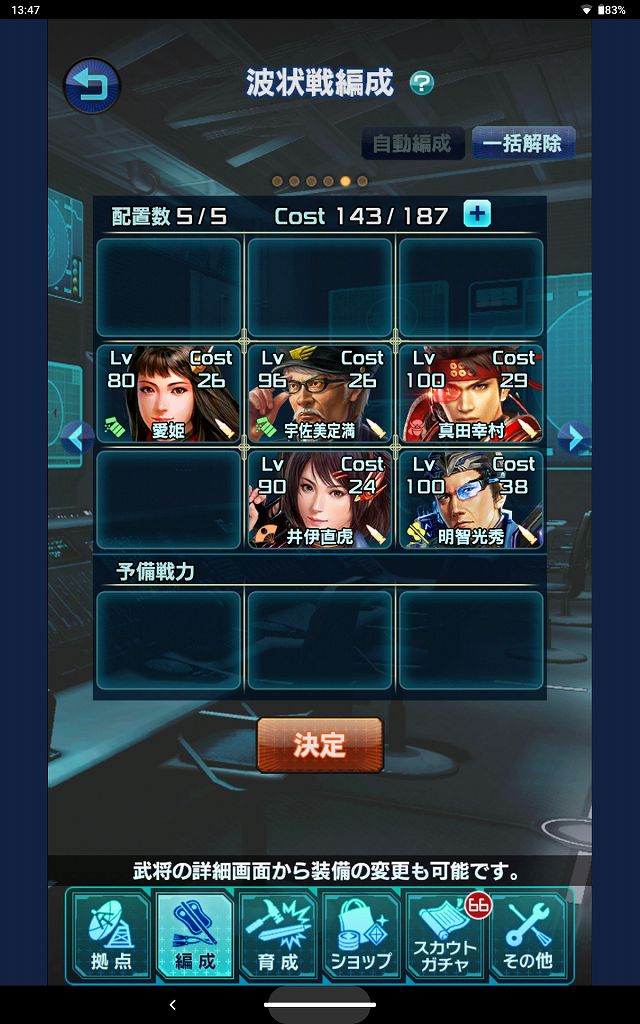The width and height of the screenshot is (640, 1024).
Task: Increase cost limit with the plus button
Action: point(477,214)
